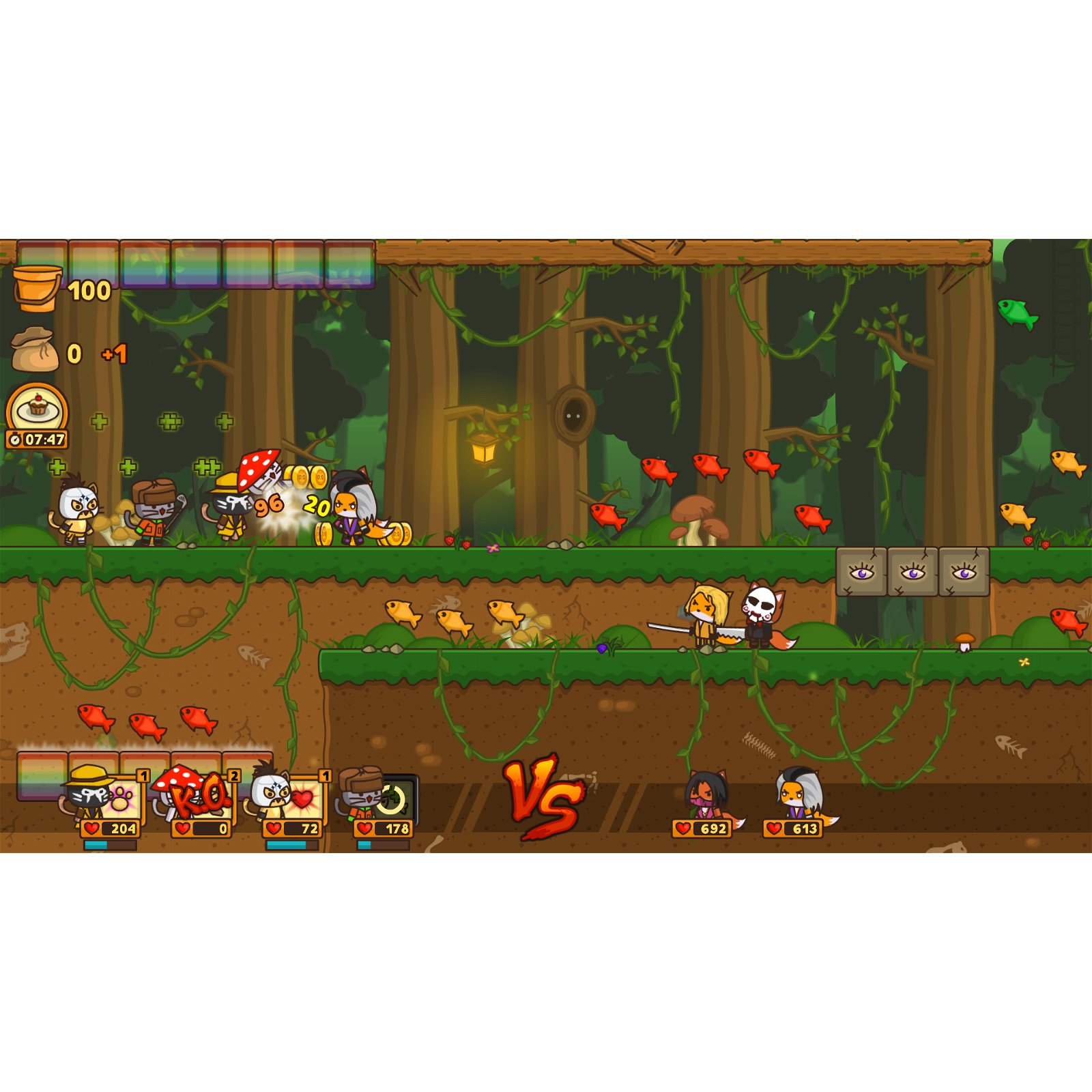Select the grey-haired fox enemy portrait
The image size is (1092, 1092).
[797, 794]
